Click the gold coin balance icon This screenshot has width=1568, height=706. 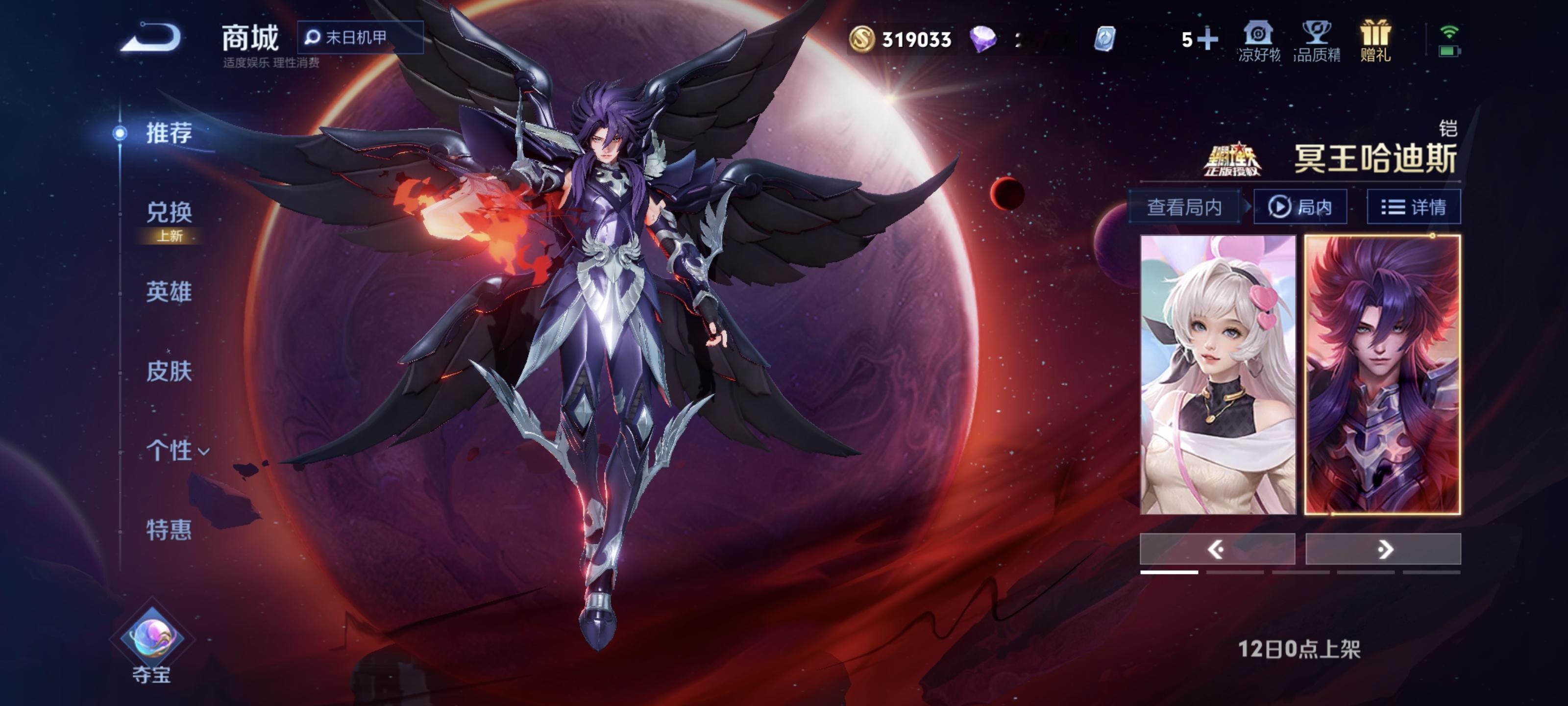point(862,40)
